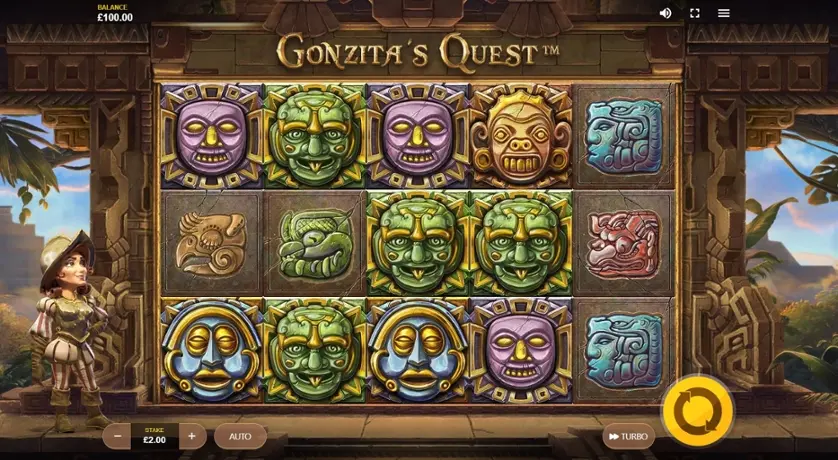Increase the stake with the plus button
The width and height of the screenshot is (838, 460).
(x=191, y=436)
